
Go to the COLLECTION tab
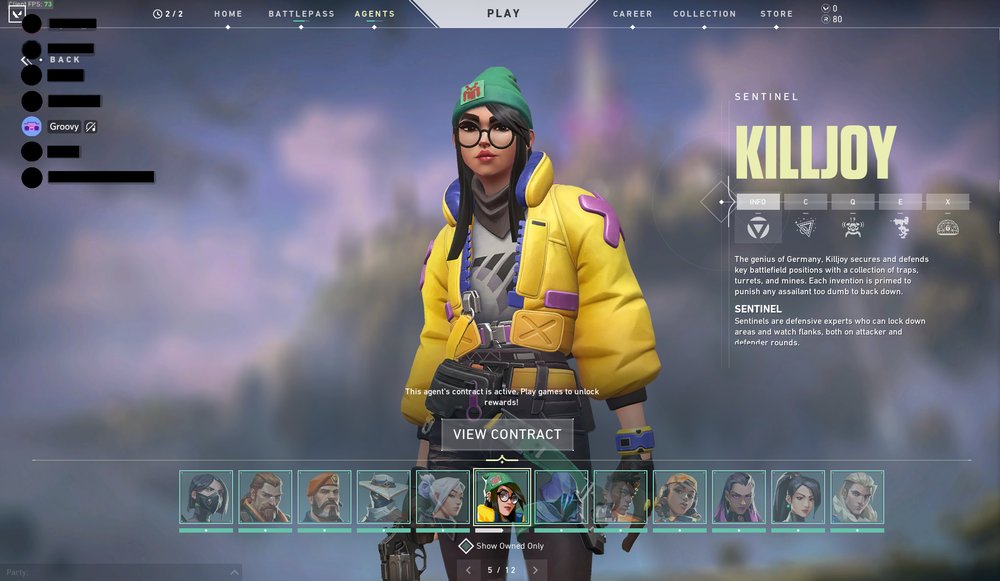pyautogui.click(x=704, y=14)
